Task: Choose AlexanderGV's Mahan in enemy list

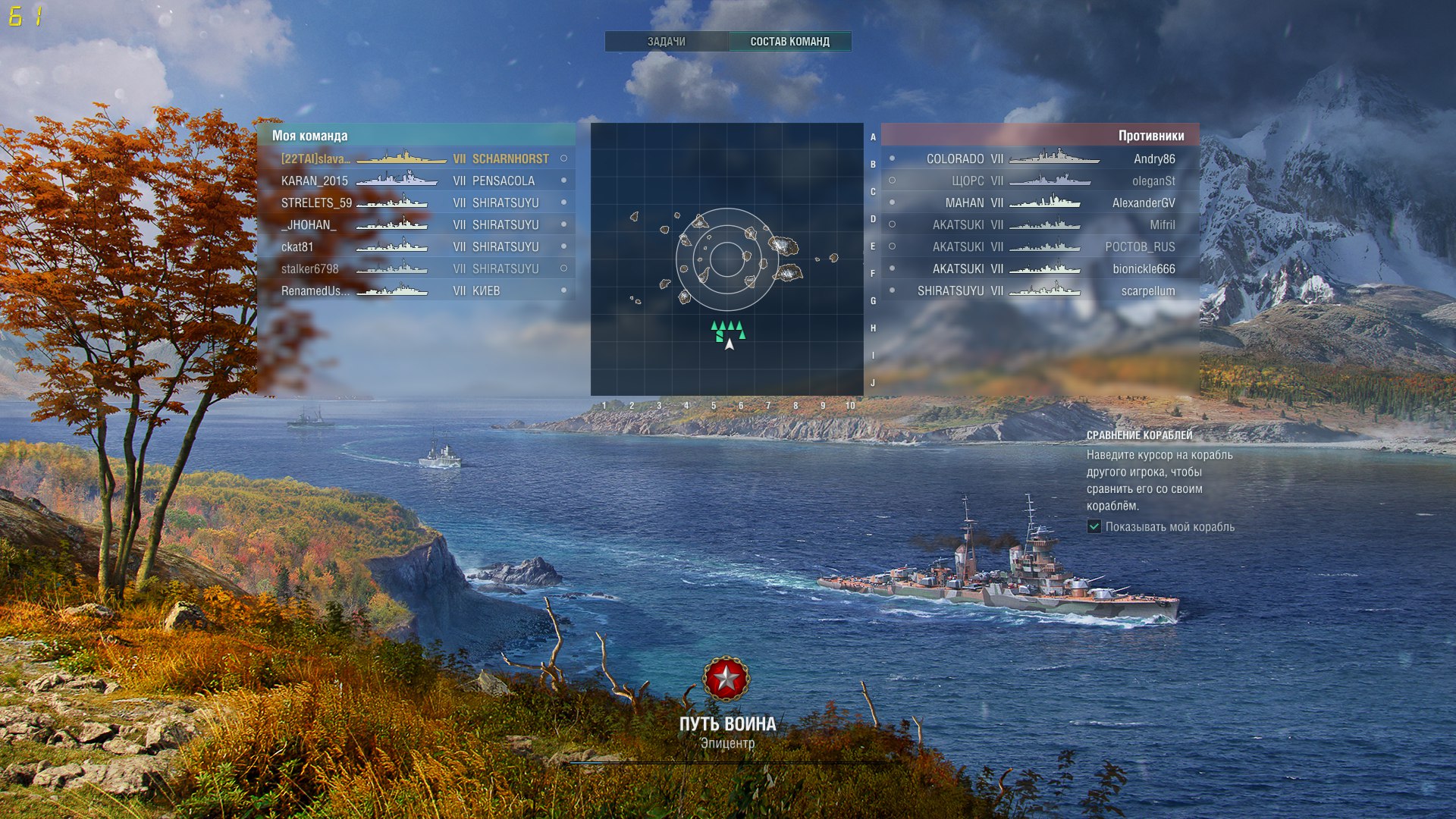Action: (x=1039, y=202)
